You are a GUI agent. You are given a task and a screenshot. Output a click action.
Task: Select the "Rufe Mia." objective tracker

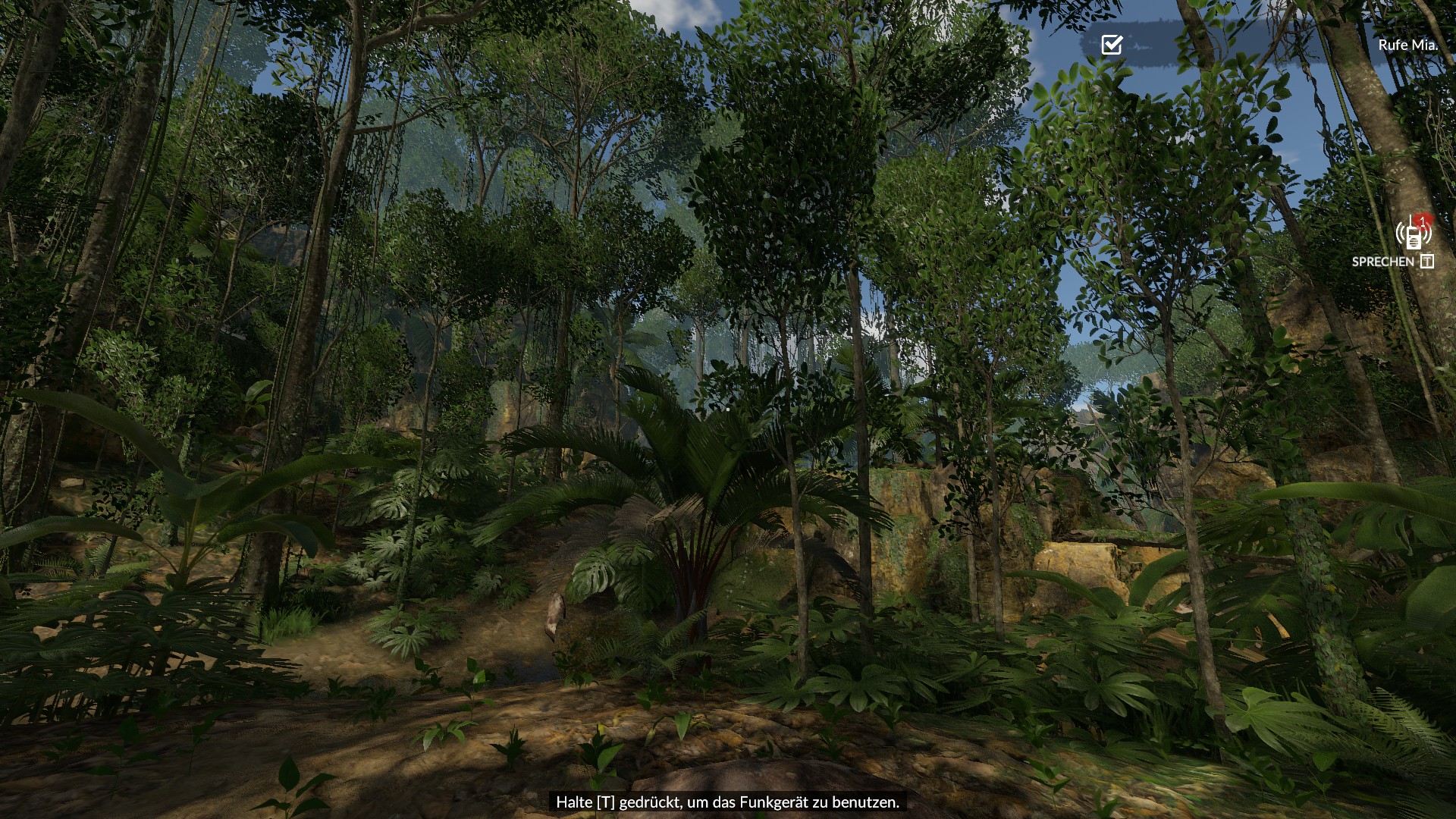(x=1407, y=45)
